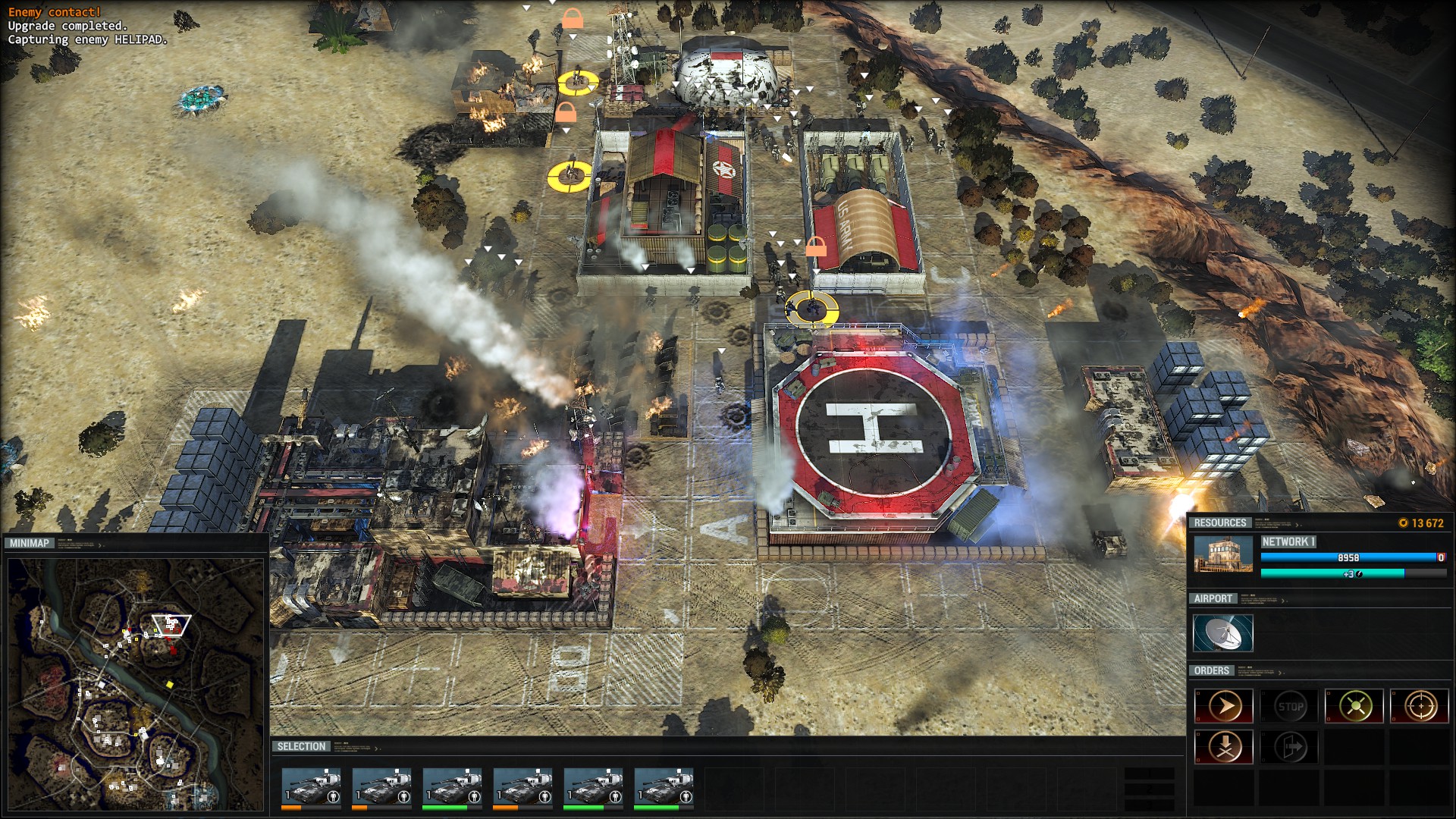
Task: Click the Orders panel header
Action: [1211, 670]
